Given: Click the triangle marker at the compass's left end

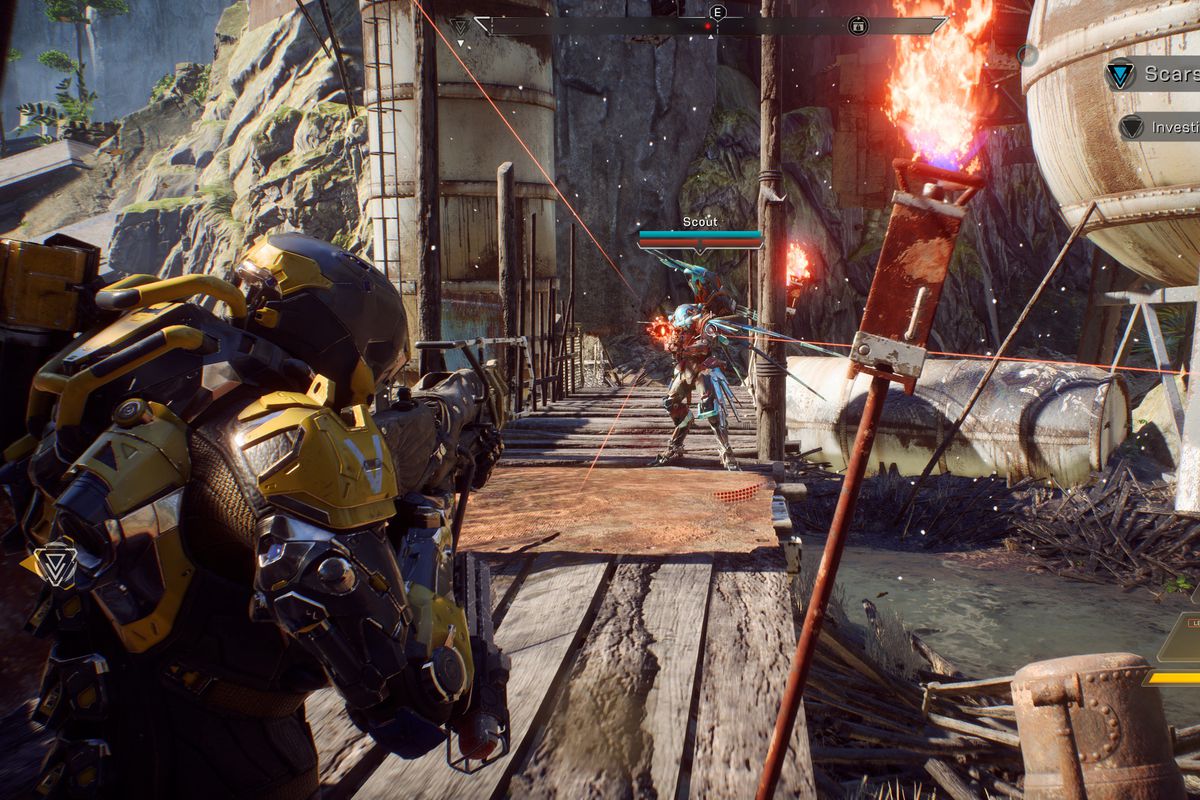Looking at the screenshot, I should [x=460, y=27].
